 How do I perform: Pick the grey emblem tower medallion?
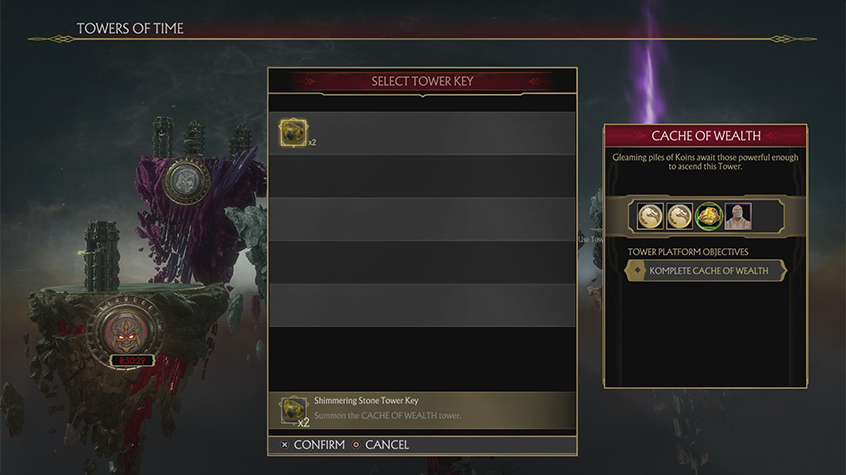coord(186,181)
